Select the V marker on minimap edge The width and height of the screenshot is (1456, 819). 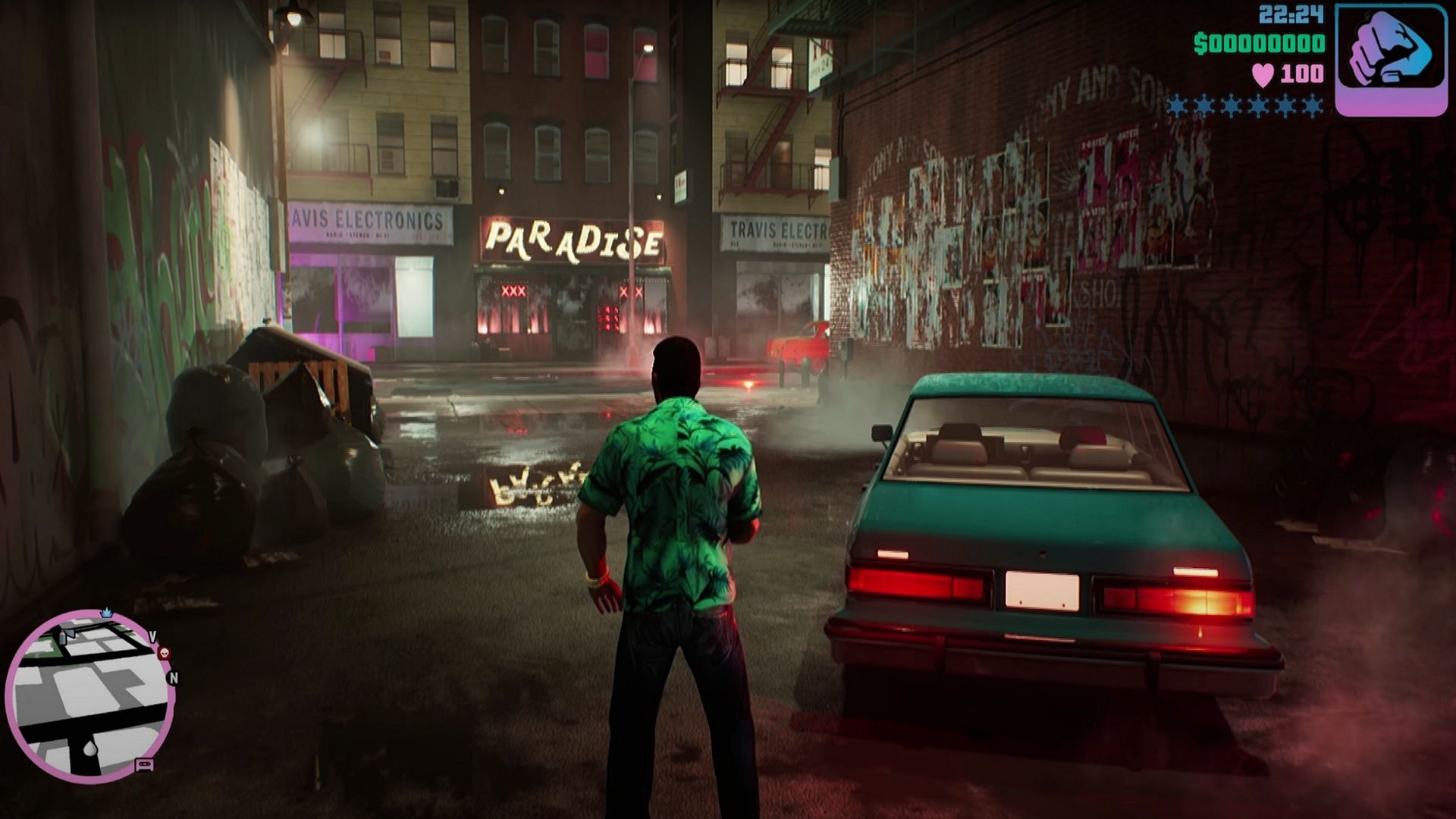(152, 636)
